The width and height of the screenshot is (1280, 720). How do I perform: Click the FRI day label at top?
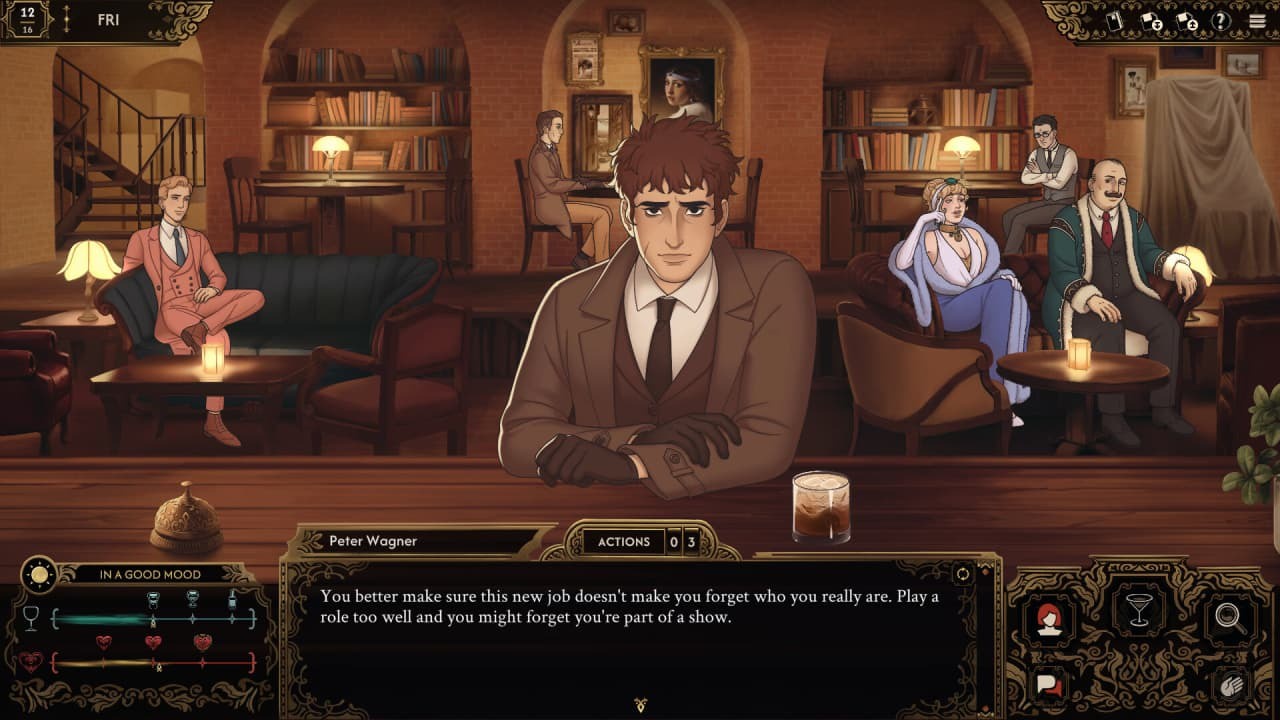(x=107, y=19)
